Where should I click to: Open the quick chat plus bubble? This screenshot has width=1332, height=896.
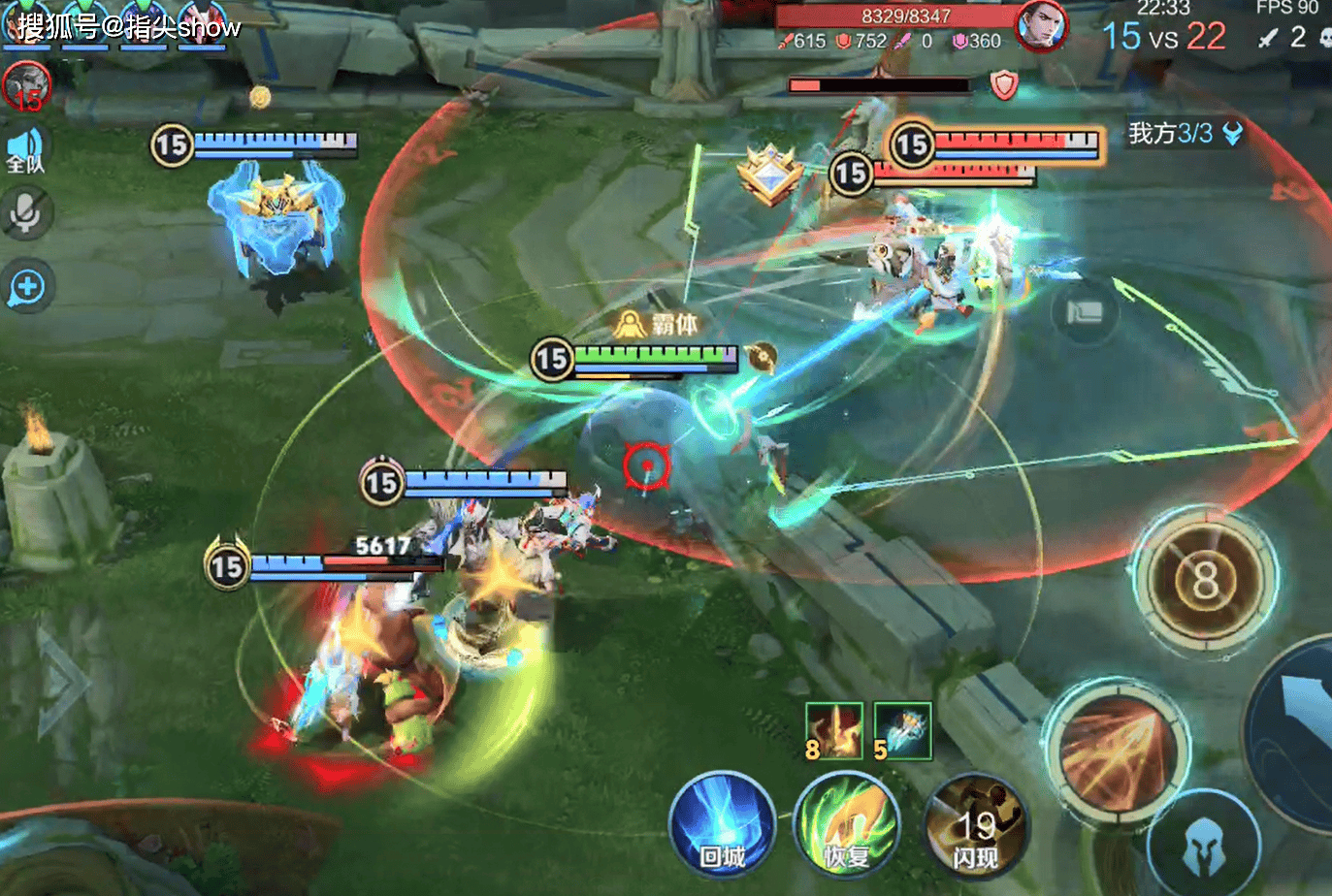pyautogui.click(x=27, y=287)
